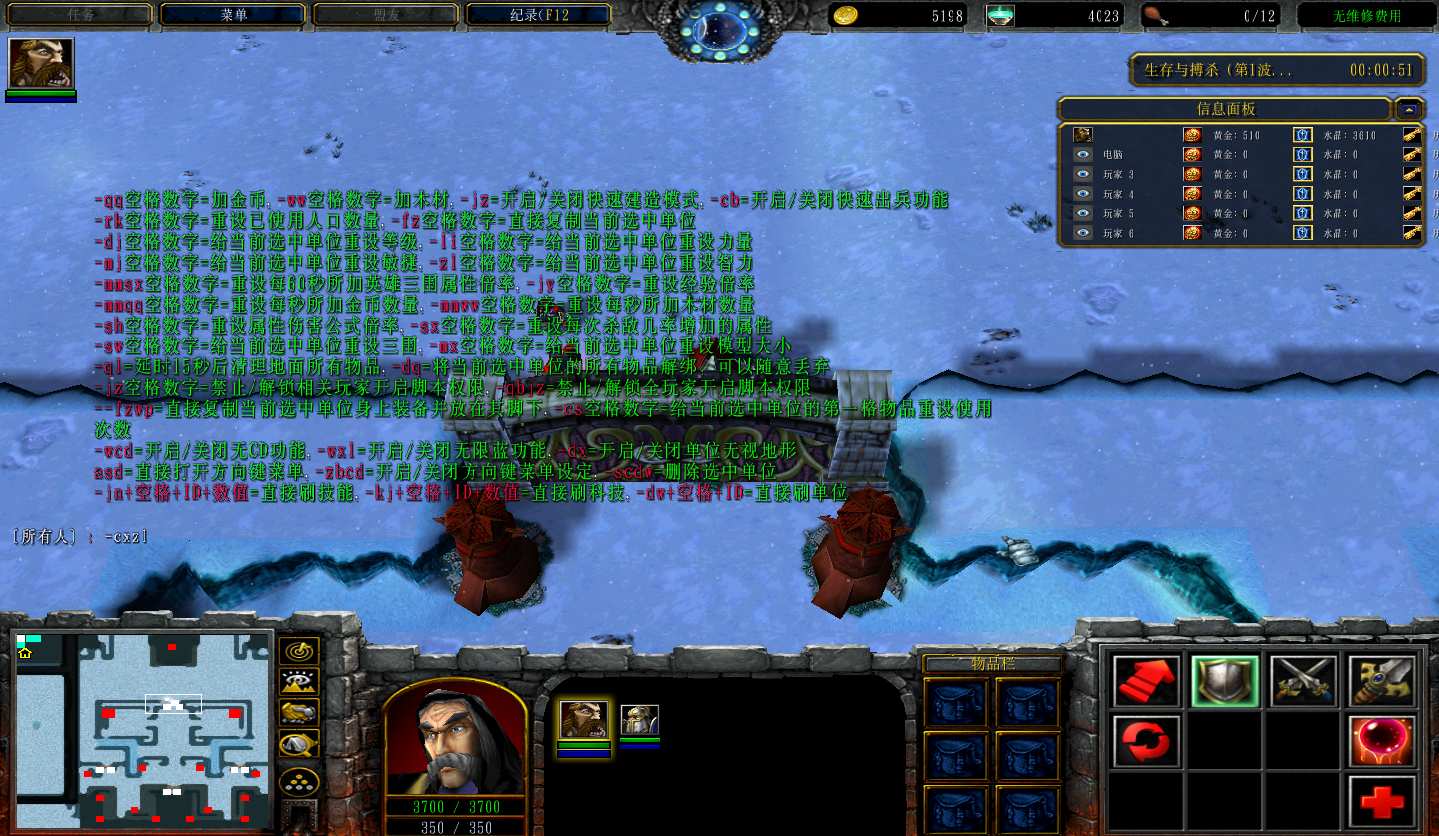
Task: Select the dwarf hero icon in top-left corner
Action: pyautogui.click(x=41, y=64)
